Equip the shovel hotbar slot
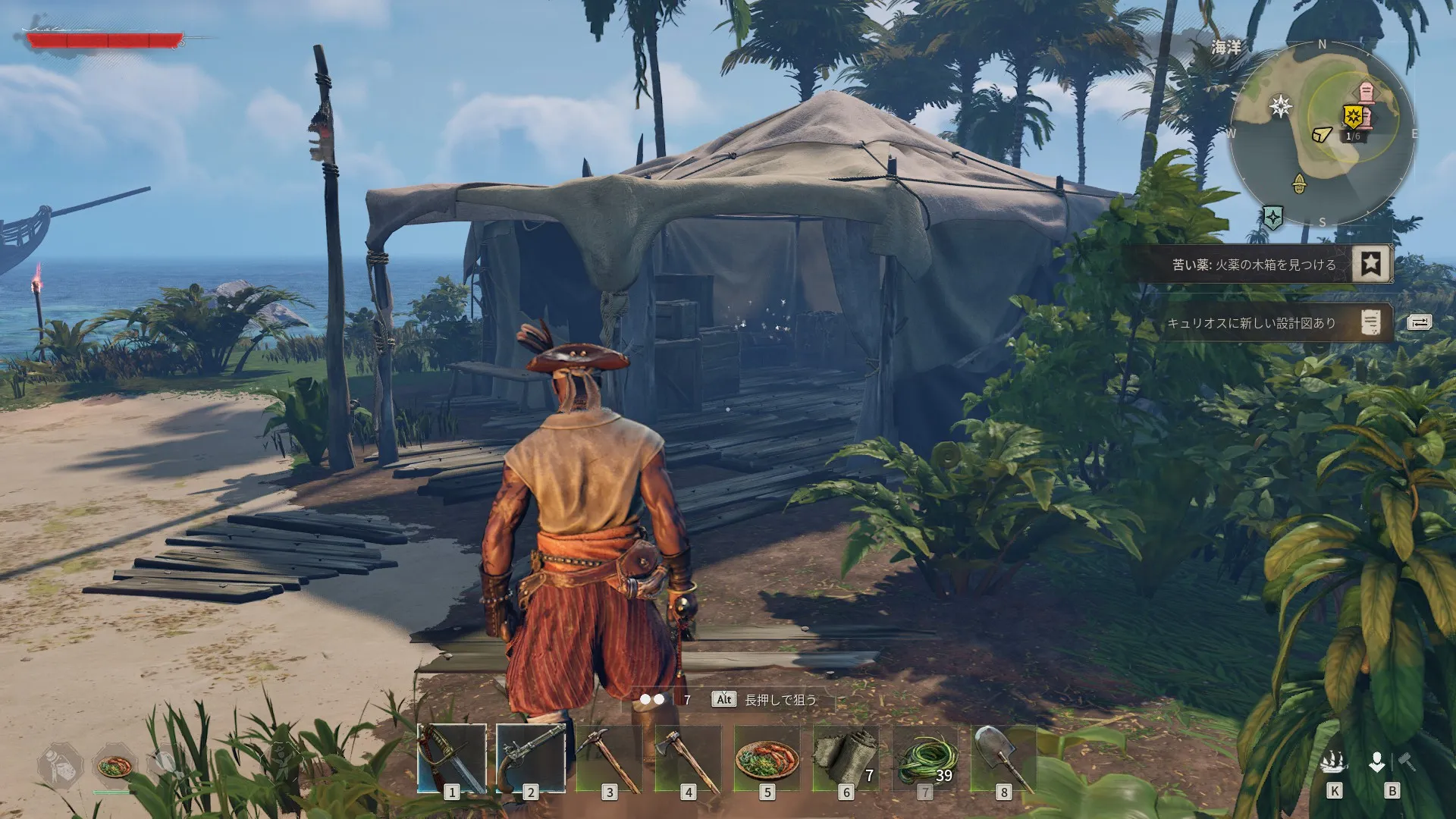 point(1004,758)
